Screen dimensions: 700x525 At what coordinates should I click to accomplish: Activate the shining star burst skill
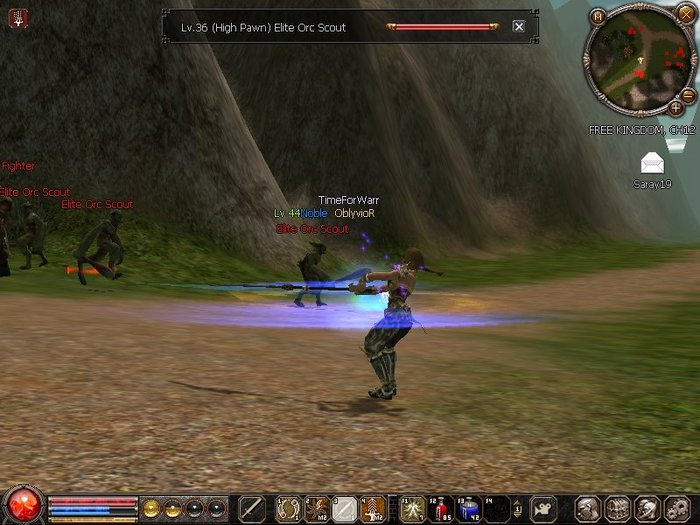(x=412, y=508)
